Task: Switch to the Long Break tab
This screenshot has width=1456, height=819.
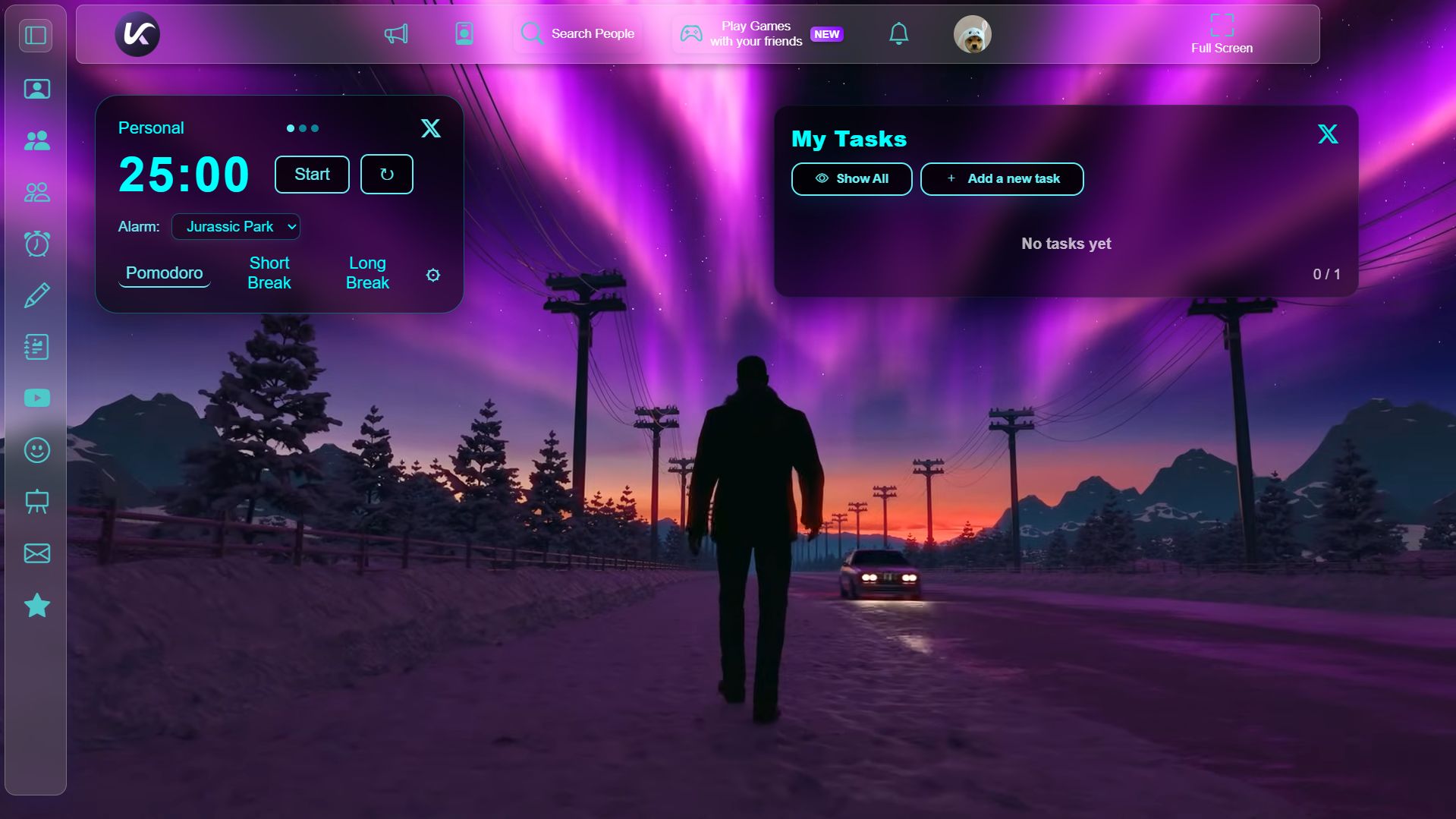Action: click(367, 272)
